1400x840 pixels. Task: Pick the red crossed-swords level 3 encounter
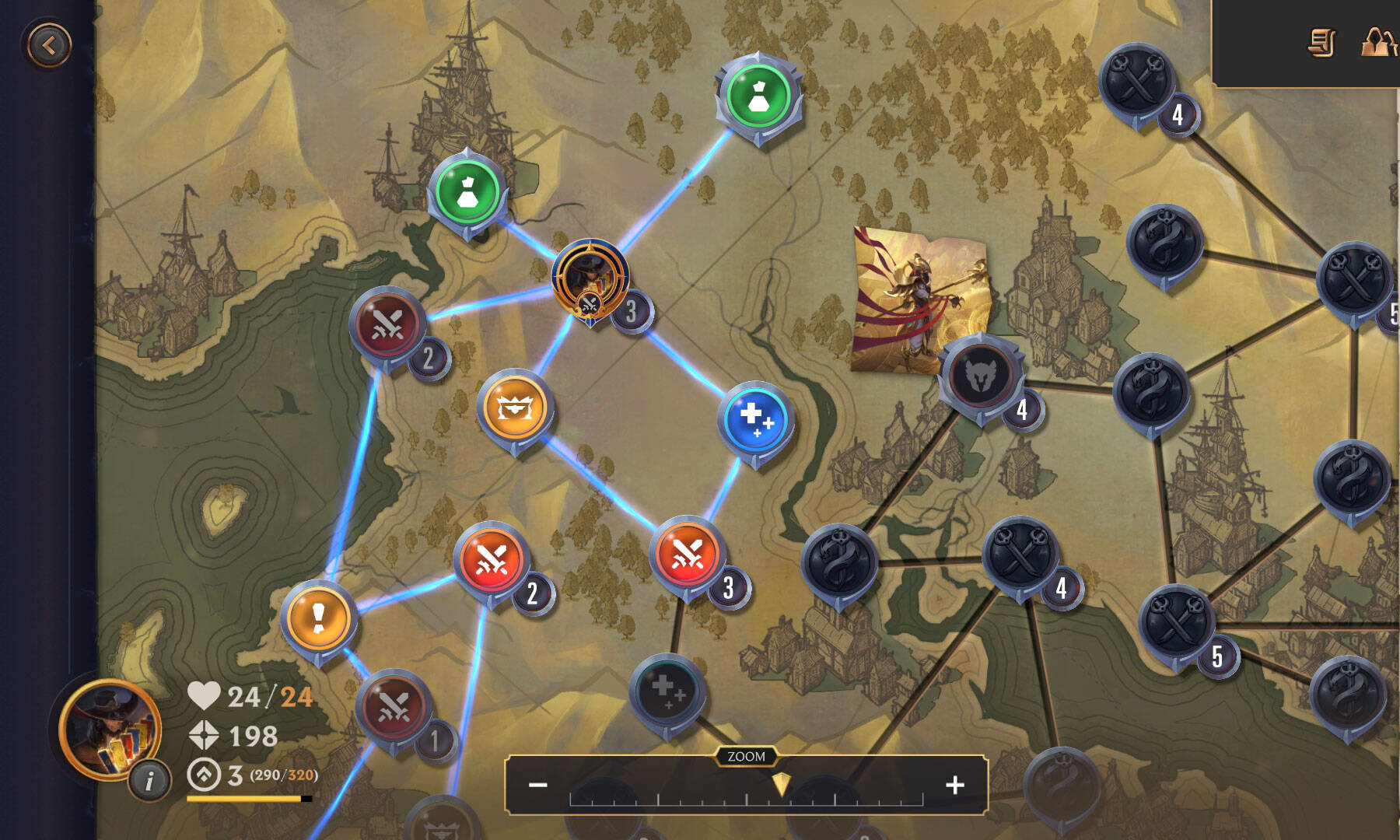(x=688, y=555)
